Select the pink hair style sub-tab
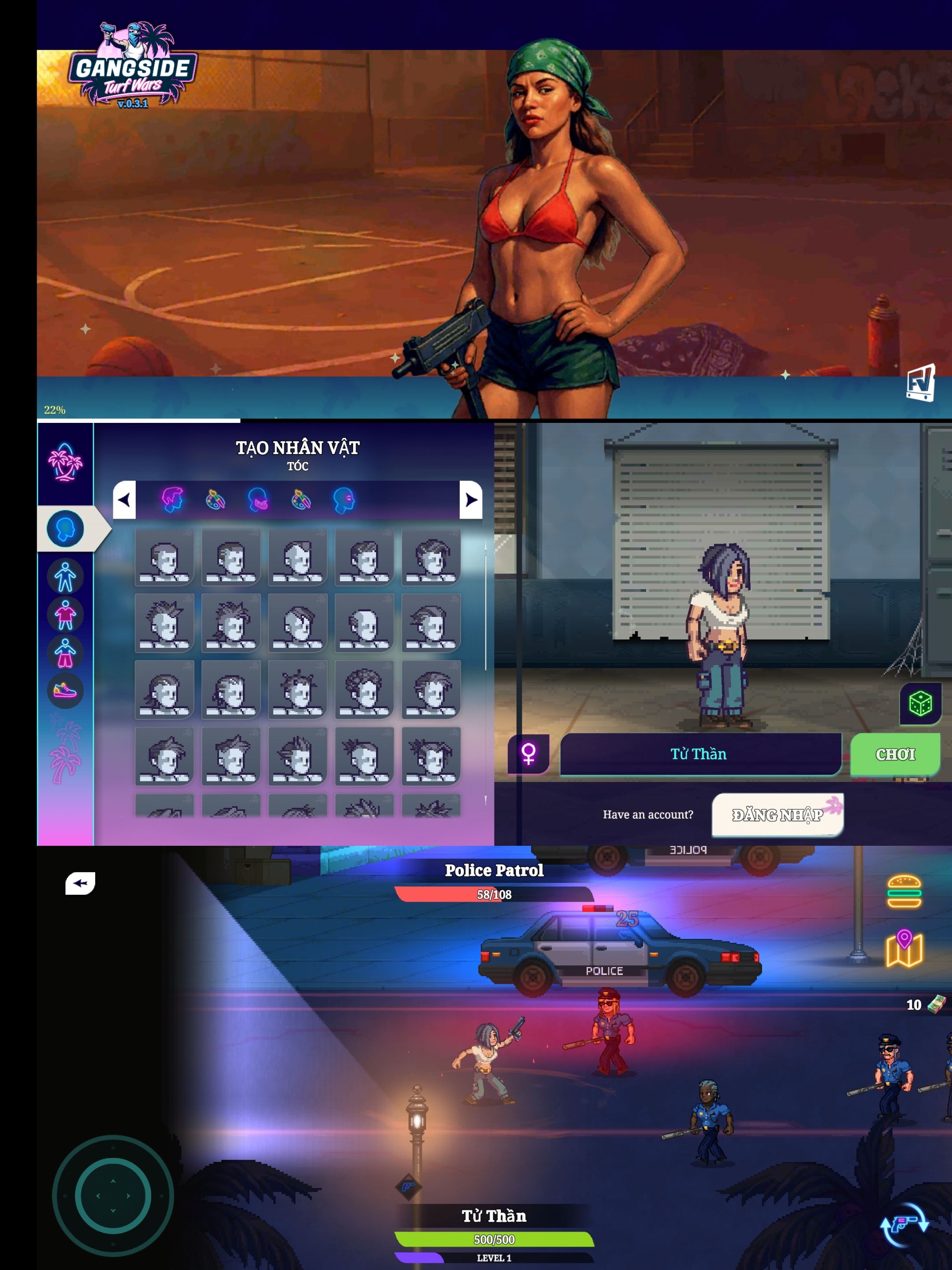 tap(172, 500)
